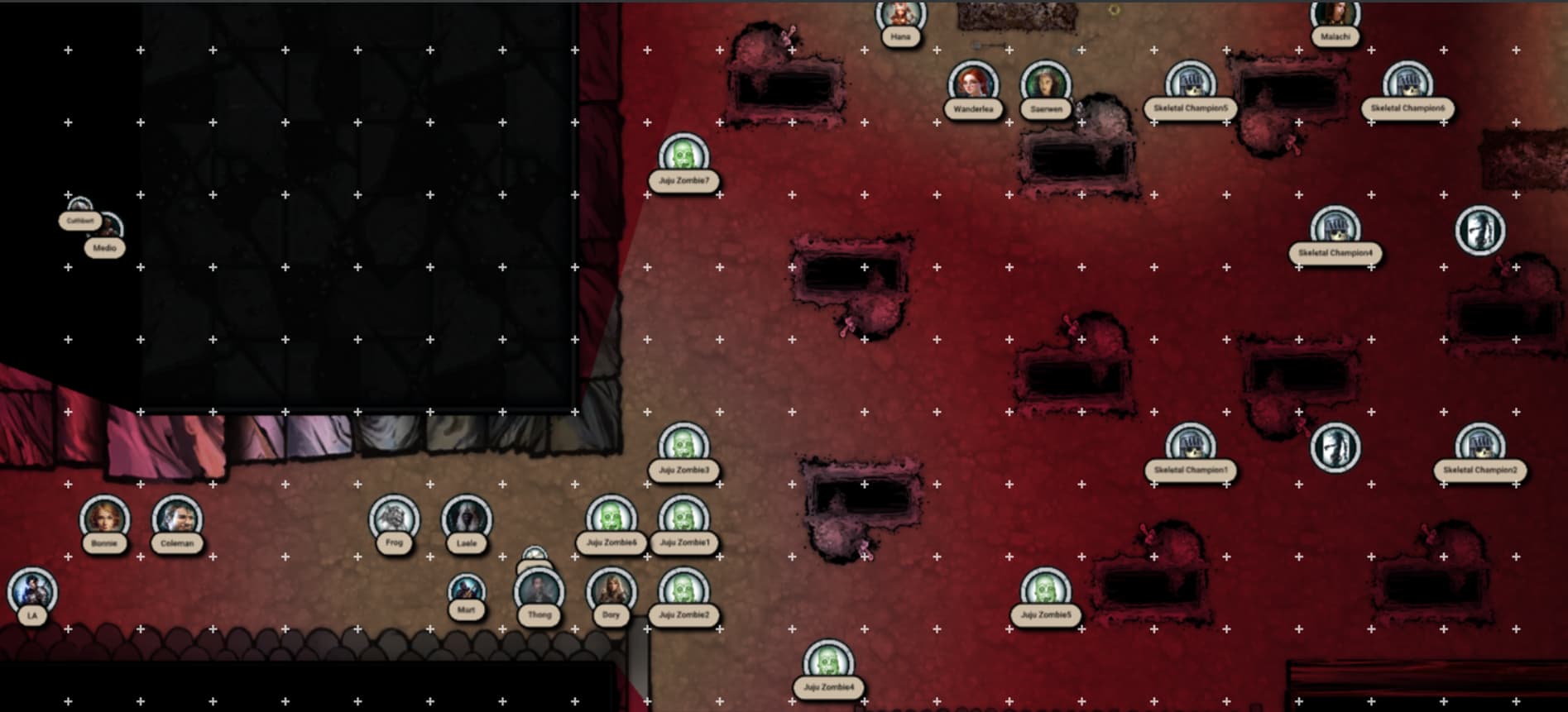This screenshot has width=1568, height=712.
Task: Pick the Hana token
Action: click(x=901, y=15)
